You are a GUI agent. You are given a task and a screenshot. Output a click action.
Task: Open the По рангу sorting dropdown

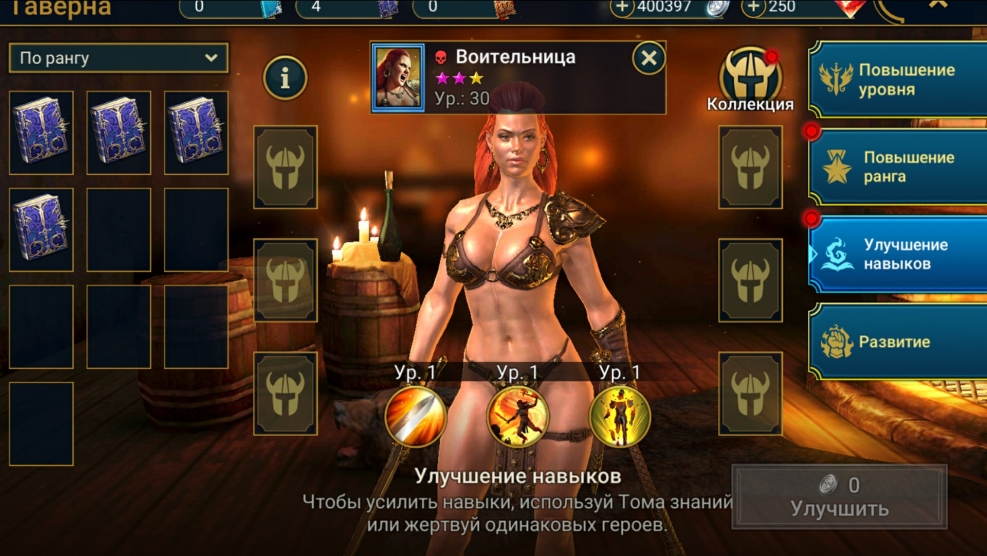click(118, 58)
